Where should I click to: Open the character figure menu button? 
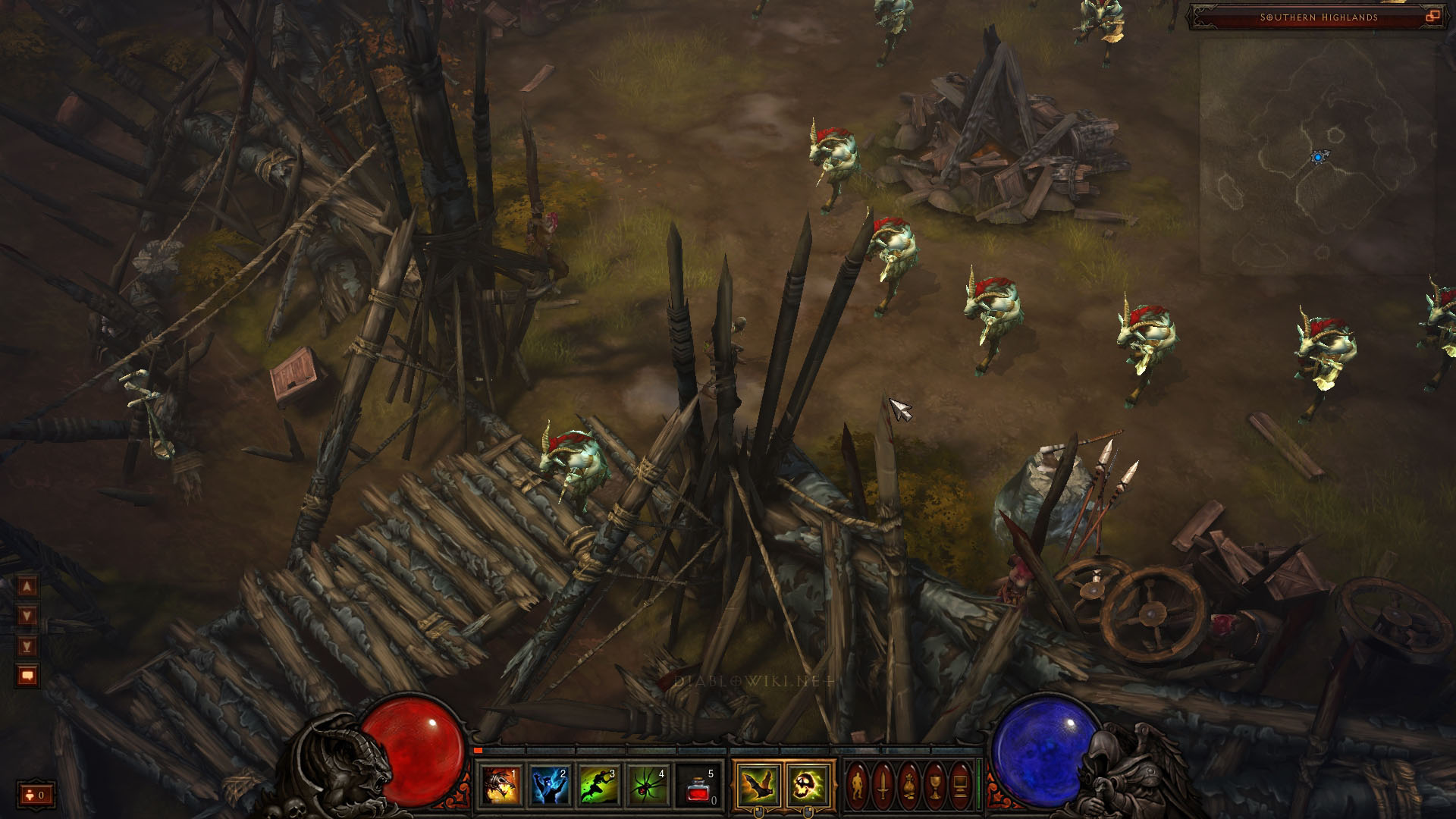(858, 785)
